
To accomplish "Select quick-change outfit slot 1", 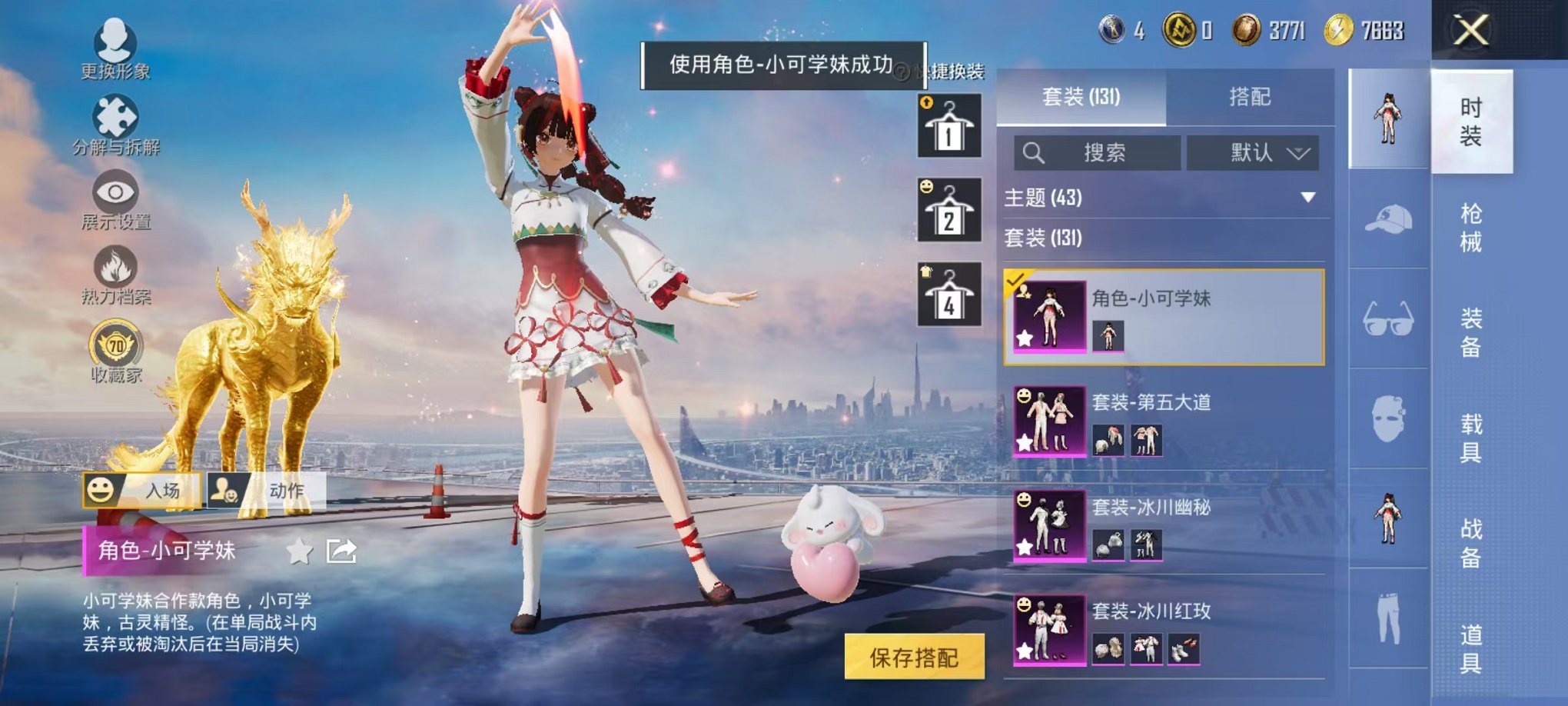I will pyautogui.click(x=950, y=127).
